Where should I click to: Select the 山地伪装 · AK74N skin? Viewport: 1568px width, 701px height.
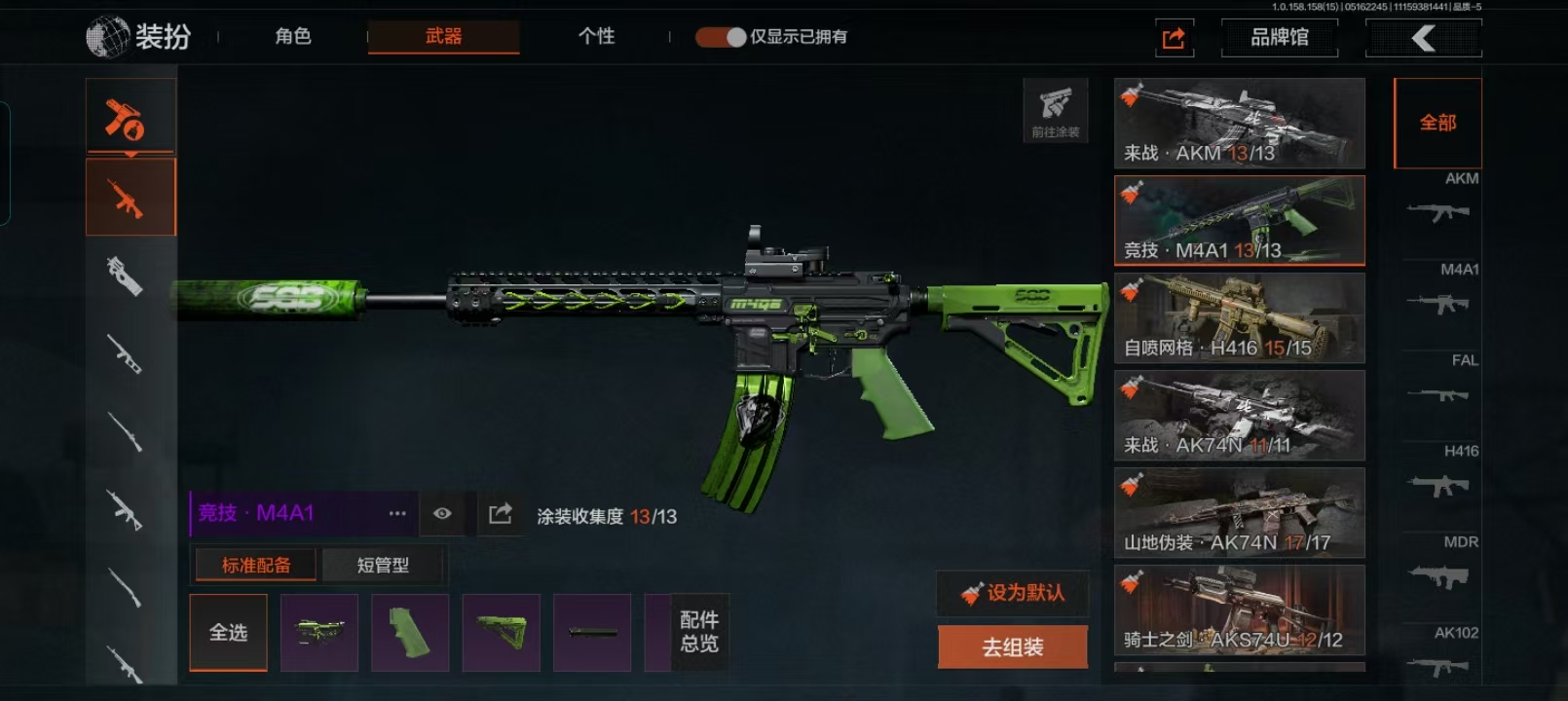click(1239, 513)
